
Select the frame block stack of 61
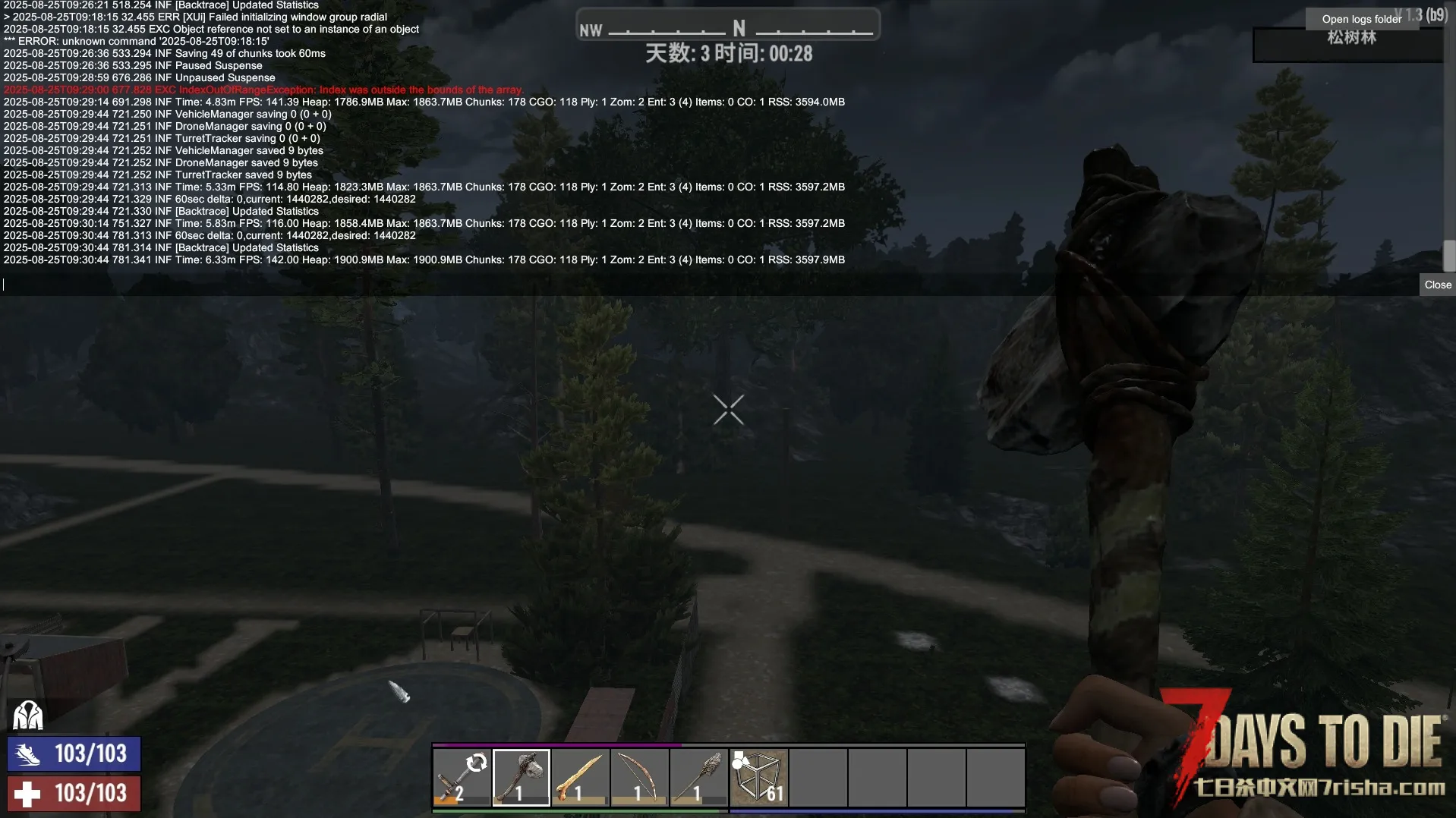coord(758,777)
